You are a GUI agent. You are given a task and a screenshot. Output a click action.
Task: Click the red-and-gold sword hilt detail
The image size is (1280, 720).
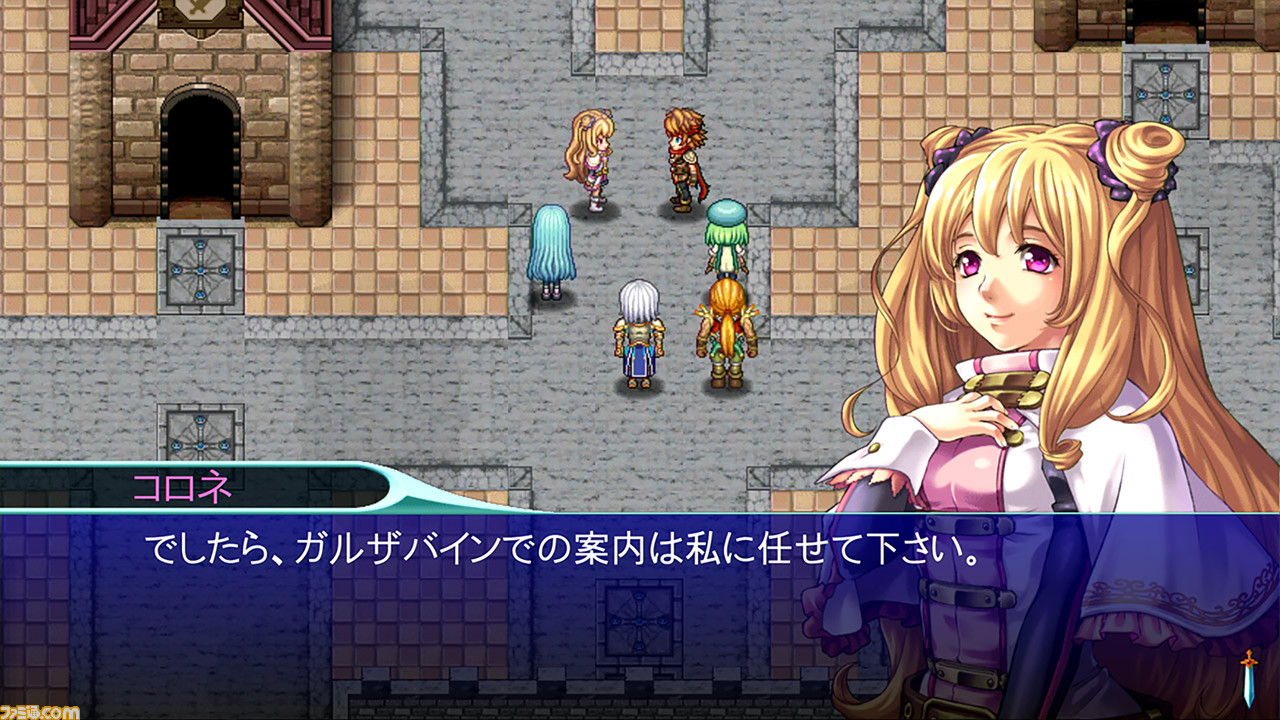pyautogui.click(x=1248, y=662)
